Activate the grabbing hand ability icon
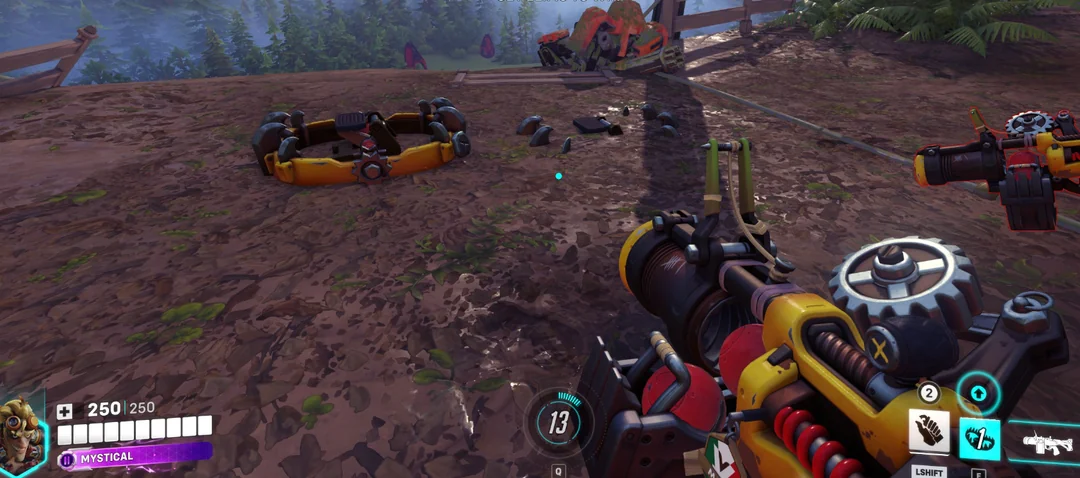 click(x=928, y=431)
